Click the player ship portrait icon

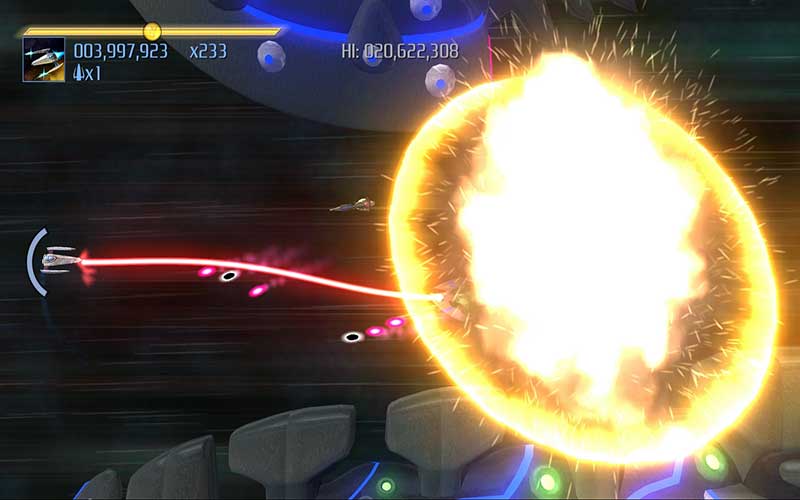tap(44, 60)
